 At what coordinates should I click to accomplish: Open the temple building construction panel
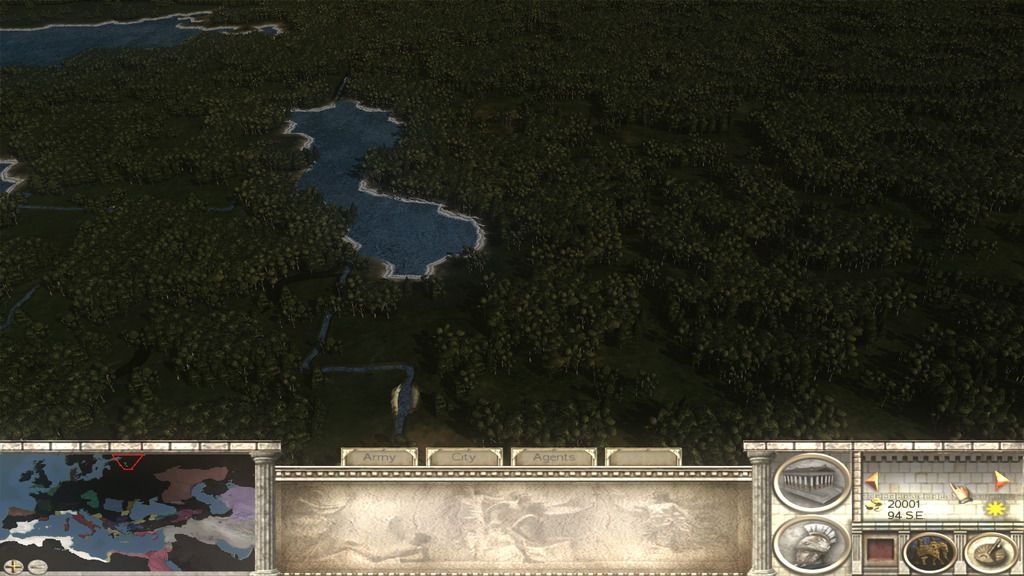(x=811, y=481)
